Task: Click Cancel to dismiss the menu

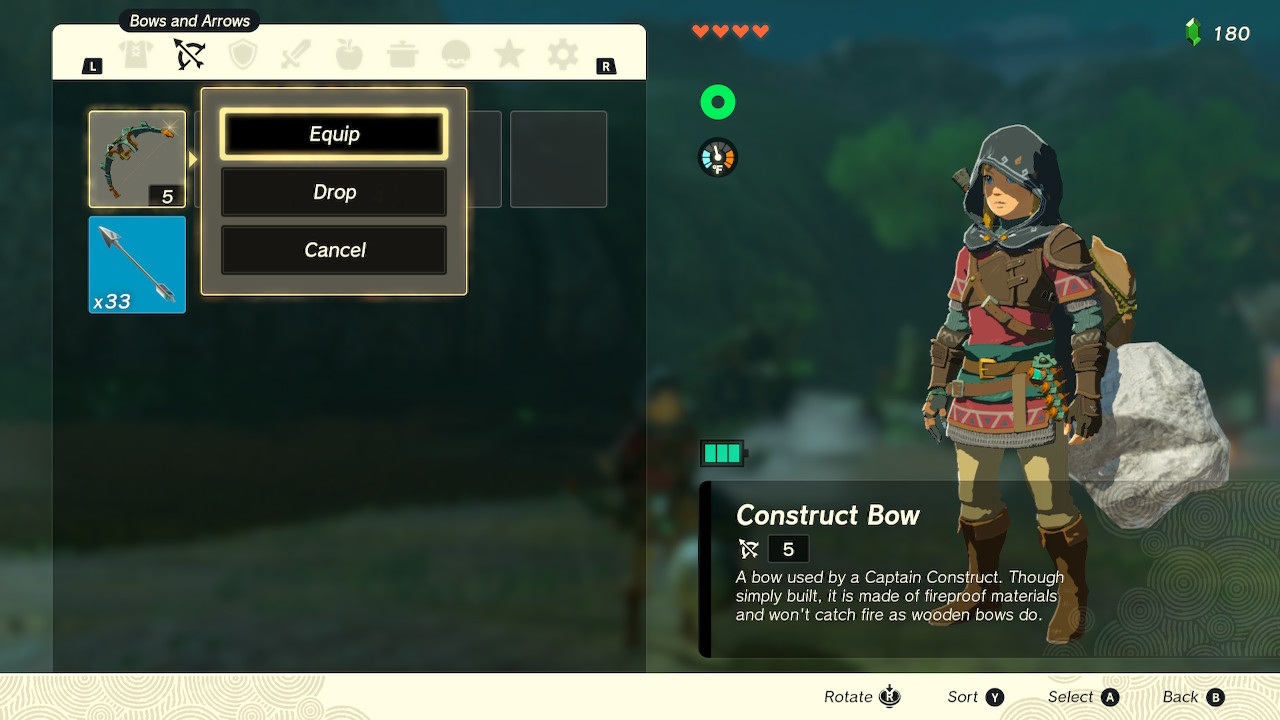Action: point(333,249)
